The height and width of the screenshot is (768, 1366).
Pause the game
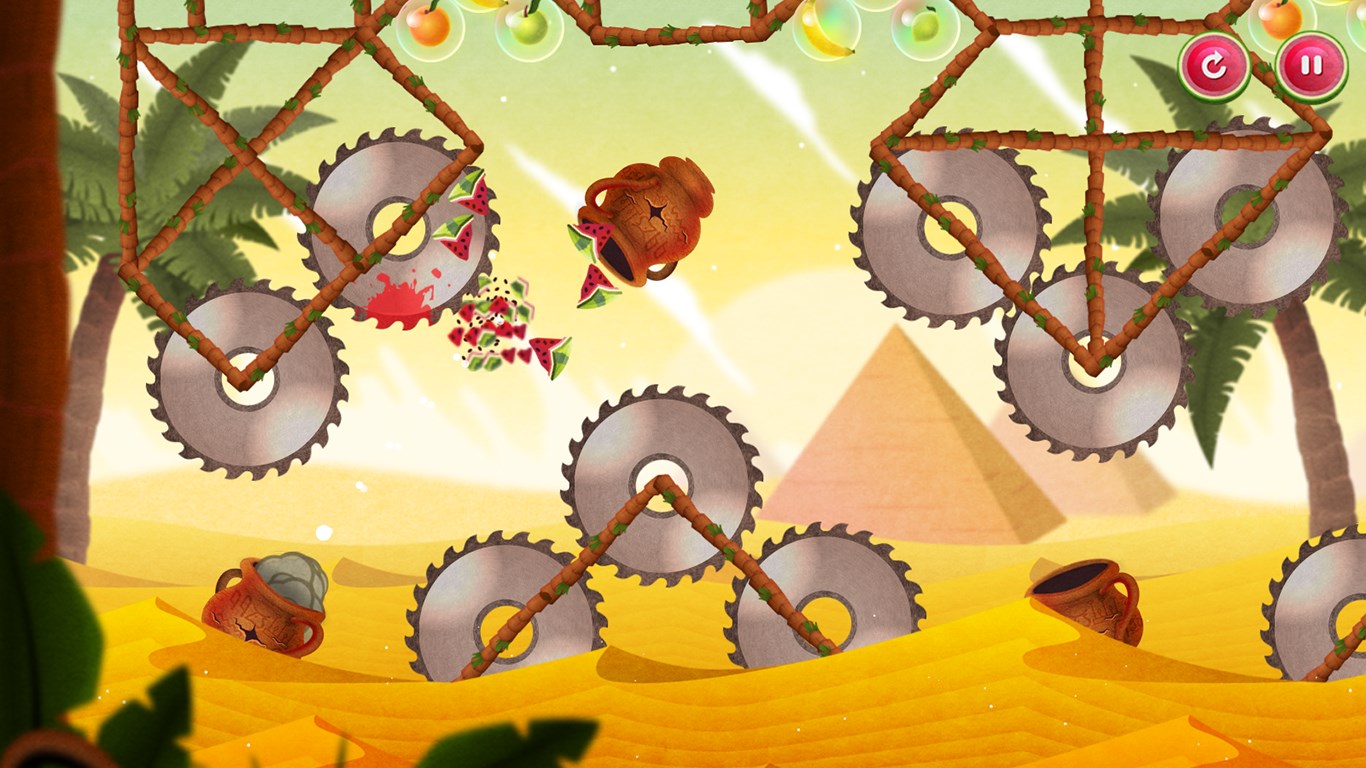[1311, 67]
